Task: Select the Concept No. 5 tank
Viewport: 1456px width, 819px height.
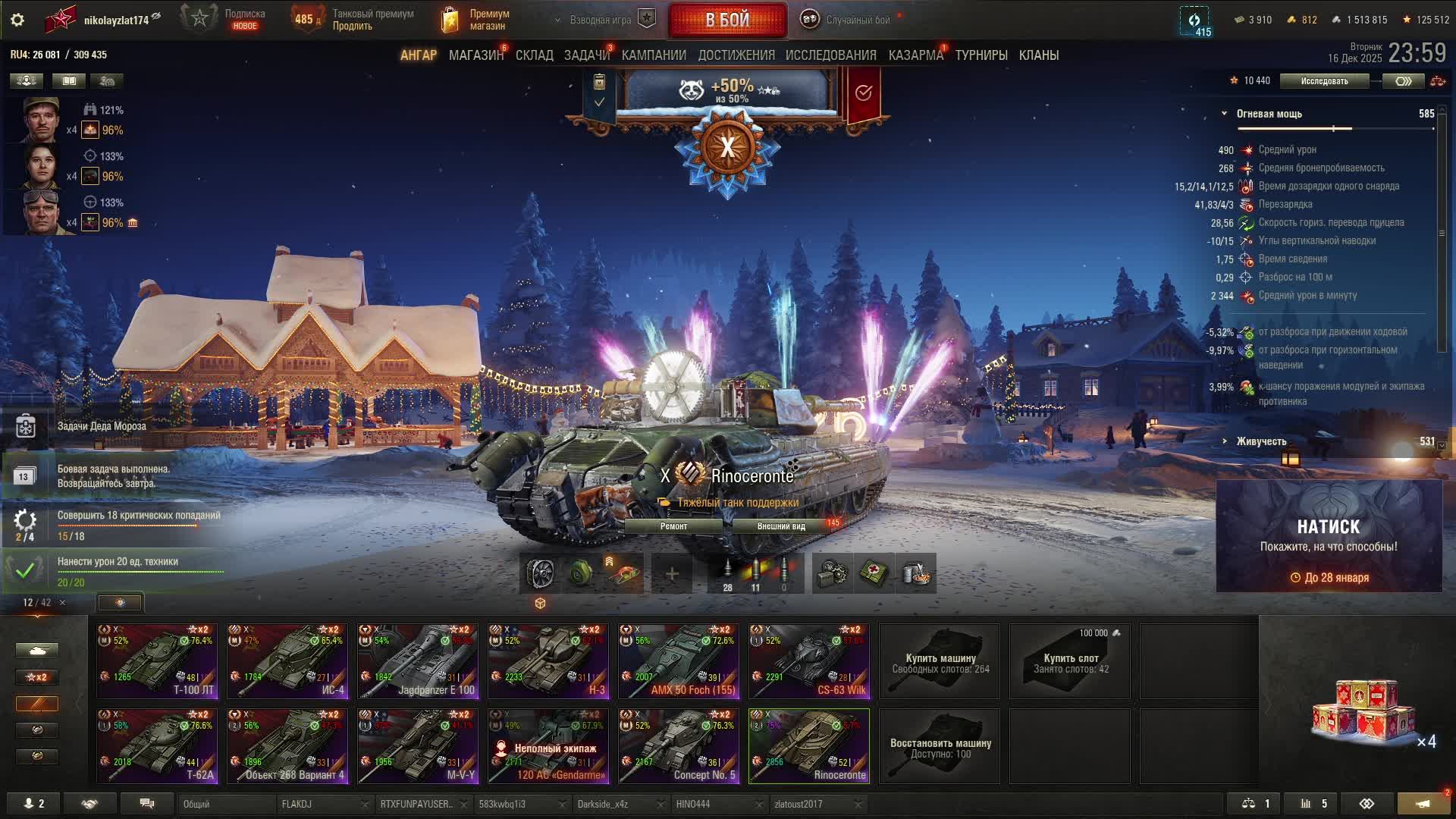Action: [x=679, y=745]
